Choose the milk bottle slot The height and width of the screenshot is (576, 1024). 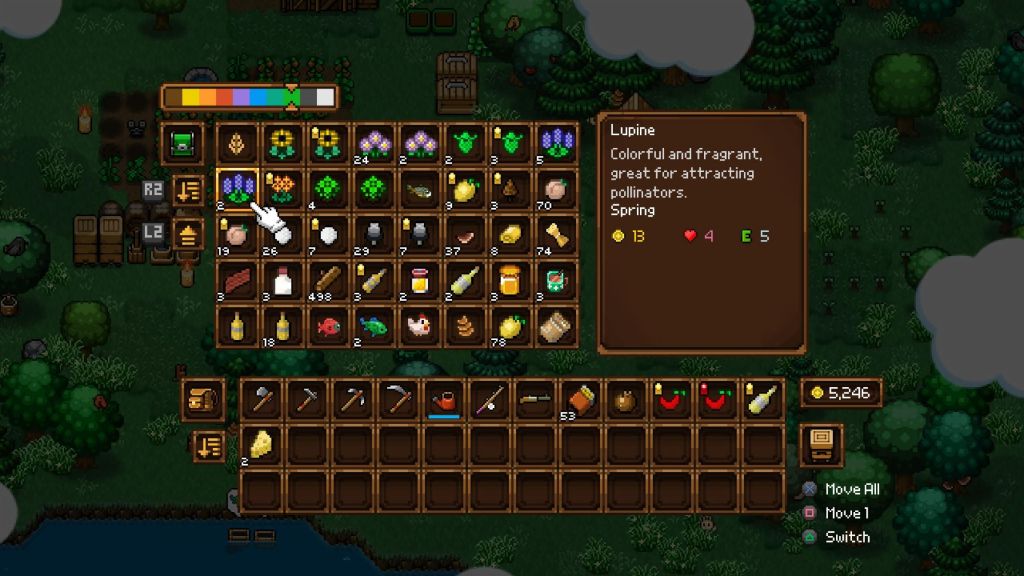(282, 281)
